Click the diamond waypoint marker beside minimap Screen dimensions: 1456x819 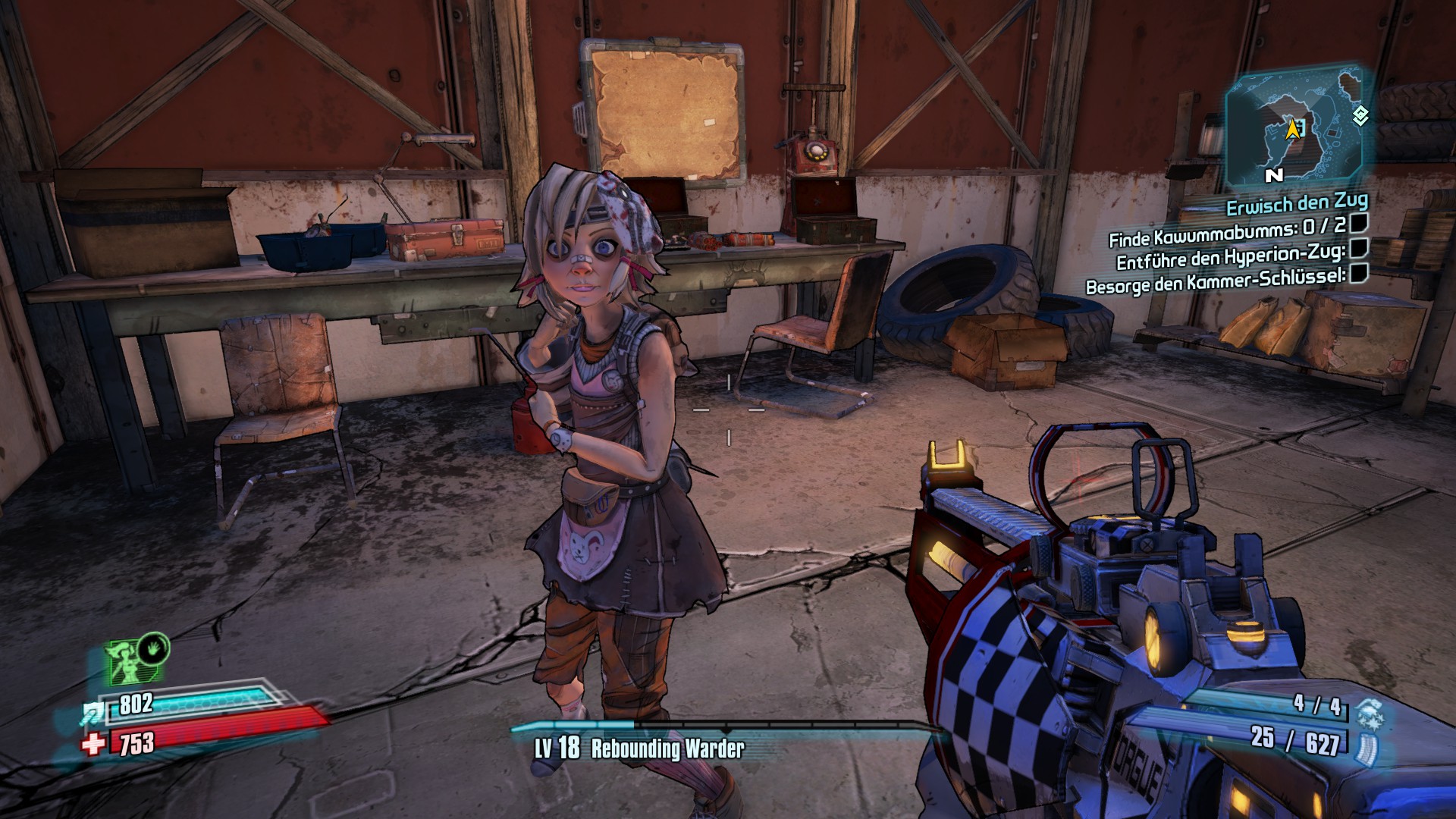1360,116
